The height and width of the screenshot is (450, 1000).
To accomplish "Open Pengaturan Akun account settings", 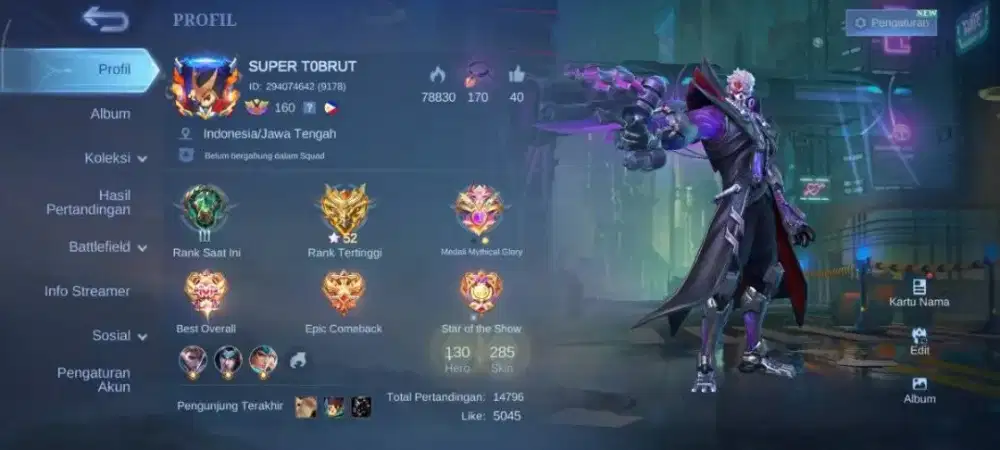I will click(93, 380).
